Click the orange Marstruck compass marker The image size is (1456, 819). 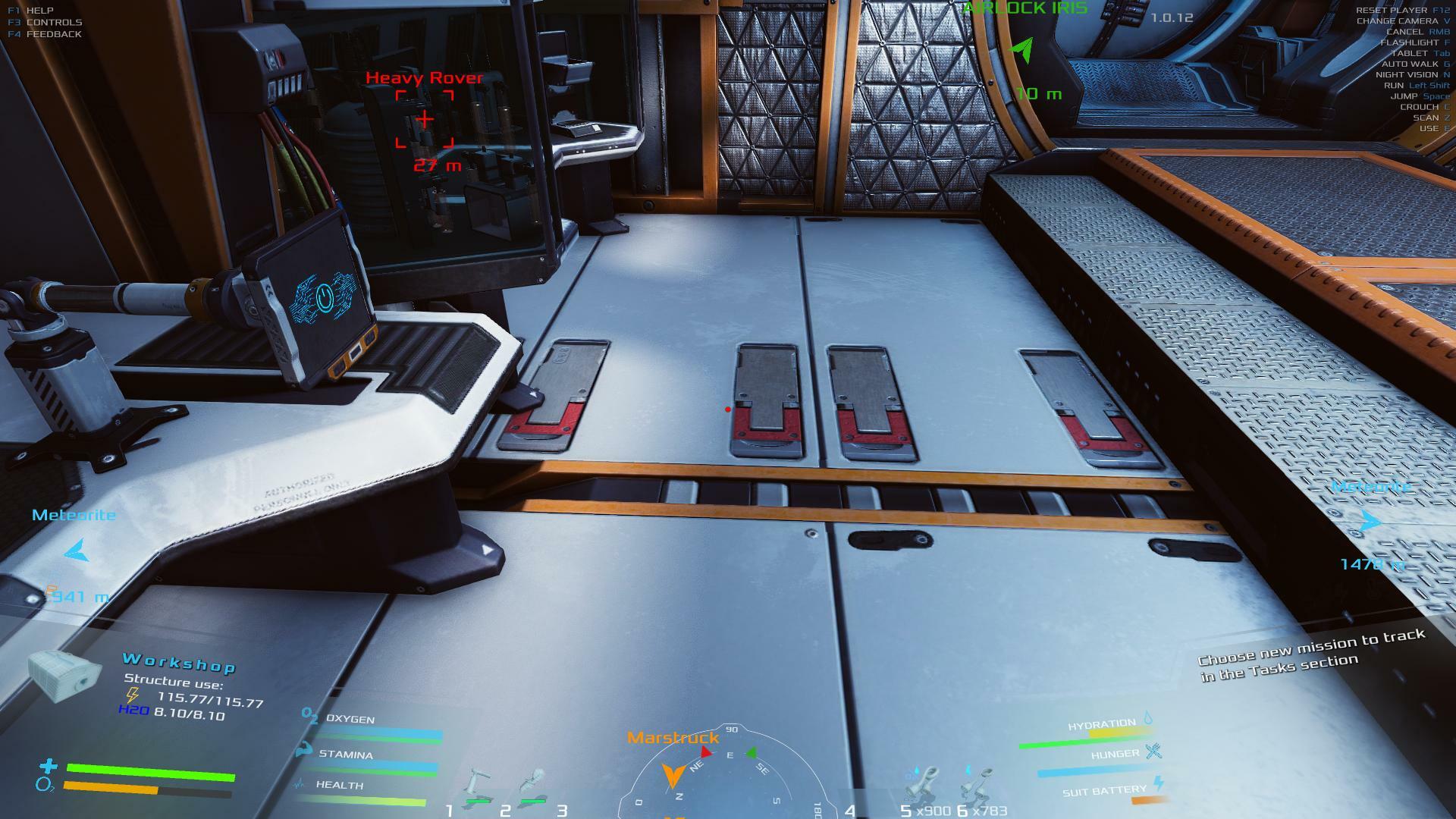coord(672,773)
